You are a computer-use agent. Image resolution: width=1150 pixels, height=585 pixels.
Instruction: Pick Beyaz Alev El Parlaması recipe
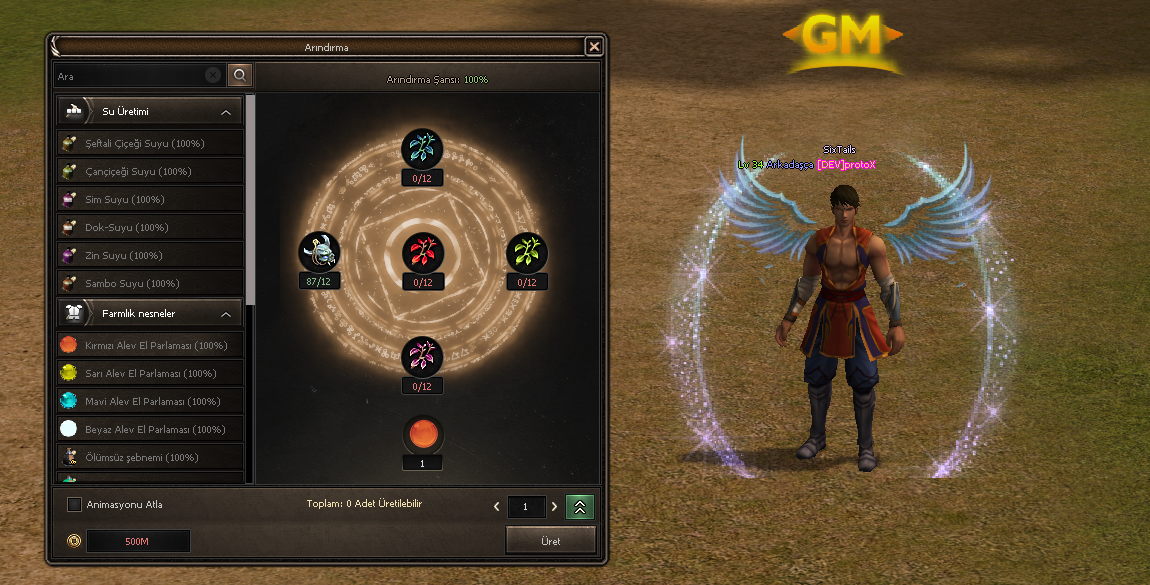point(150,430)
